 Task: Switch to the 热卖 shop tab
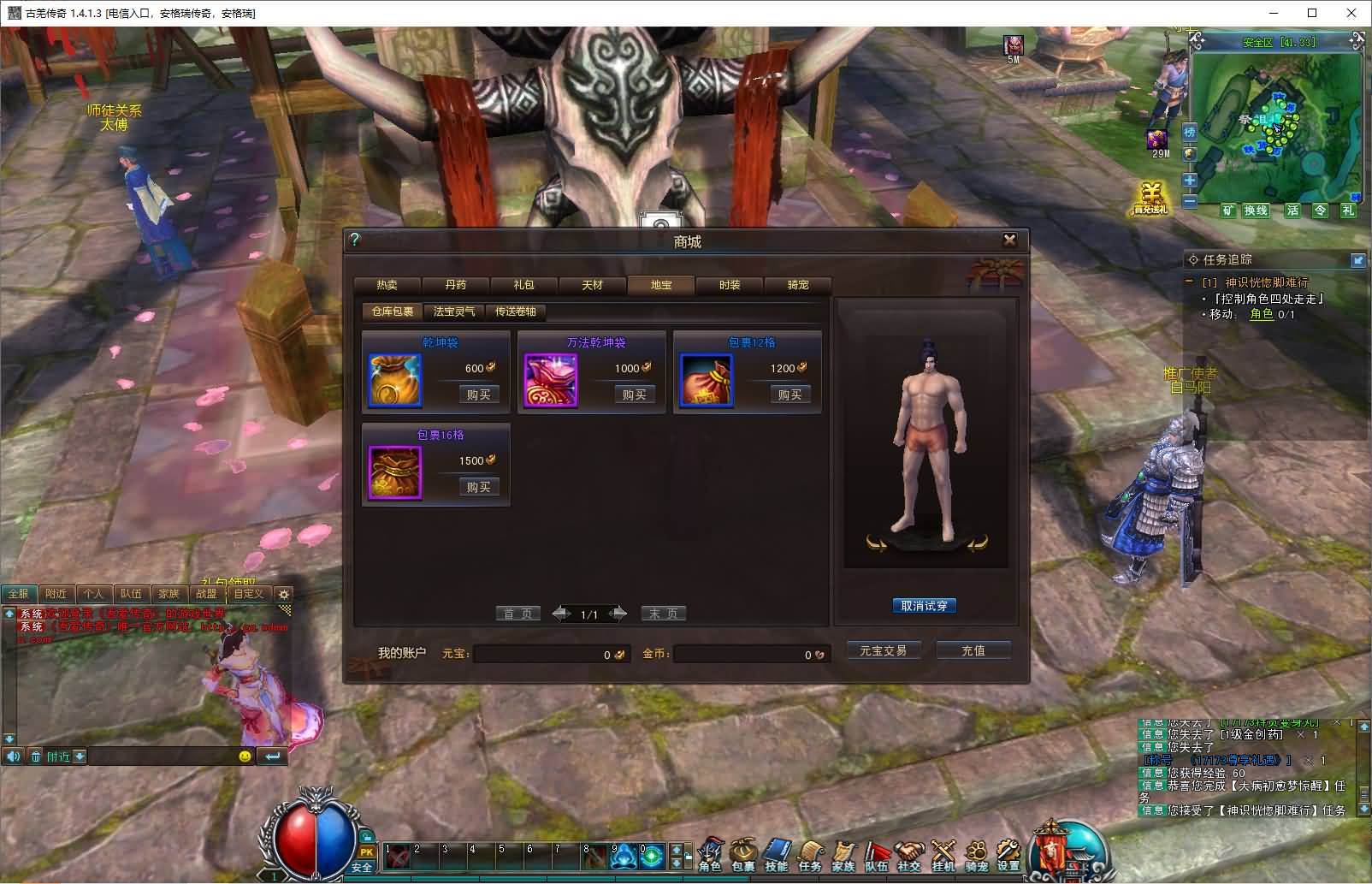(x=387, y=285)
